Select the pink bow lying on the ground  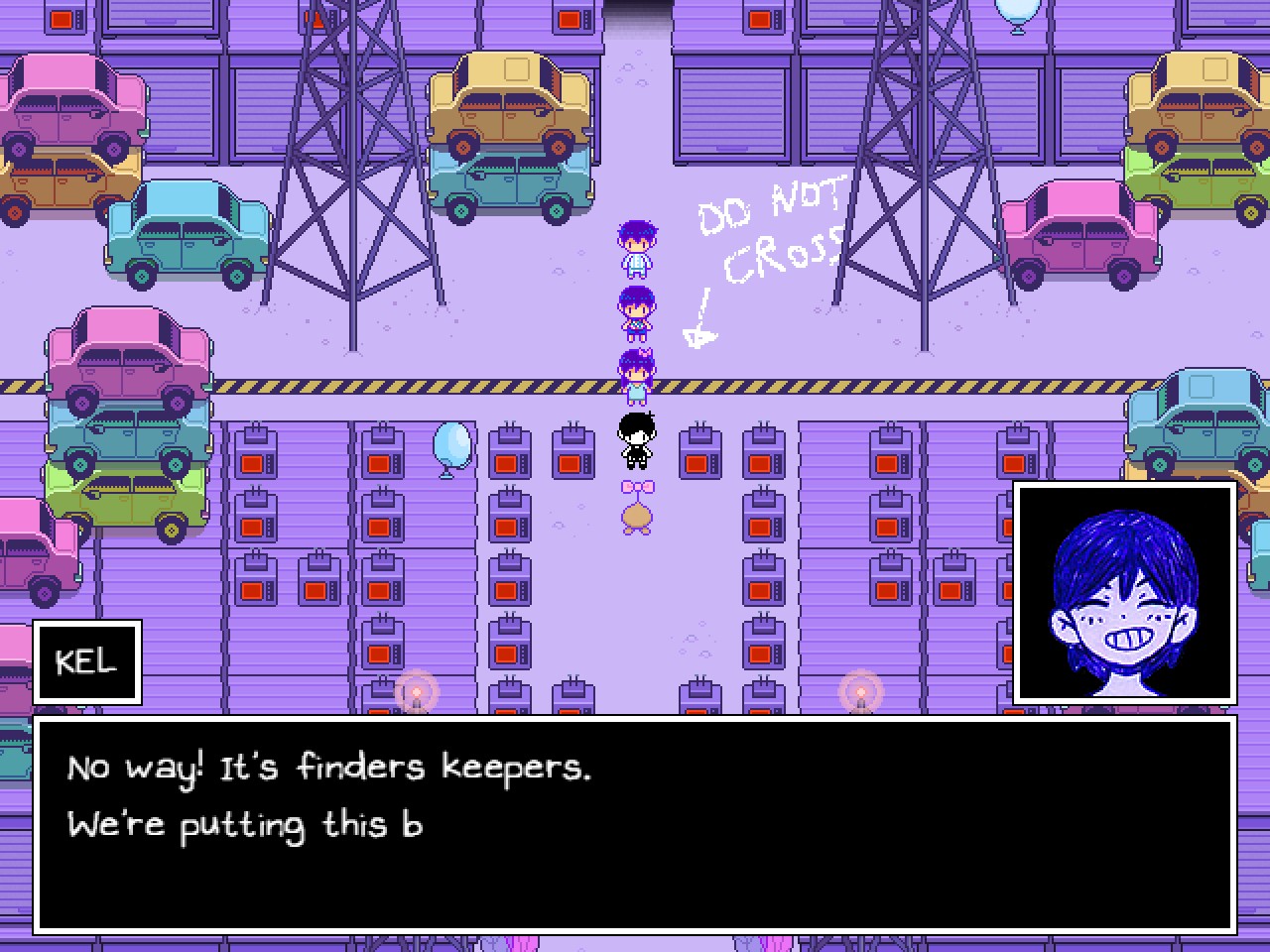point(636,485)
